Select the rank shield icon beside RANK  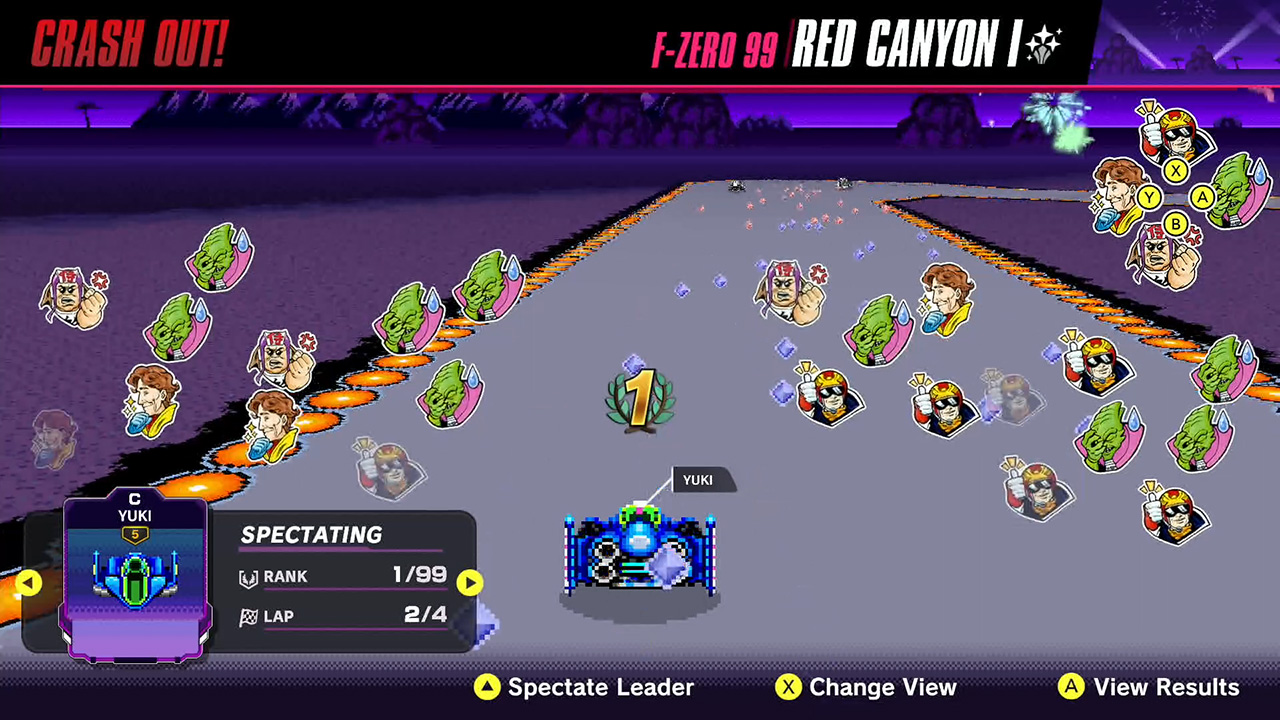(250, 576)
